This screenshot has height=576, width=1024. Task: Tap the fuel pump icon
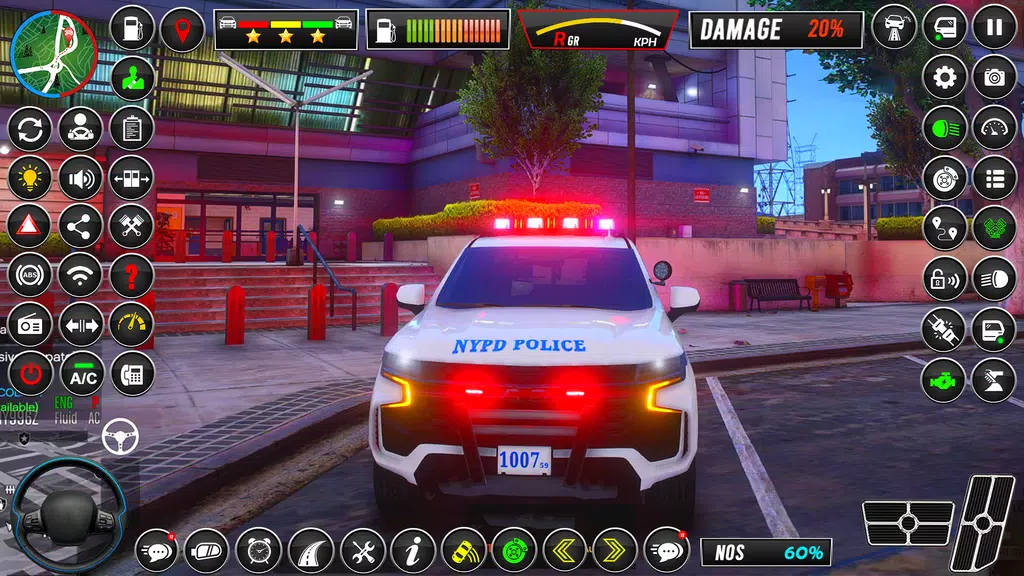[x=132, y=28]
